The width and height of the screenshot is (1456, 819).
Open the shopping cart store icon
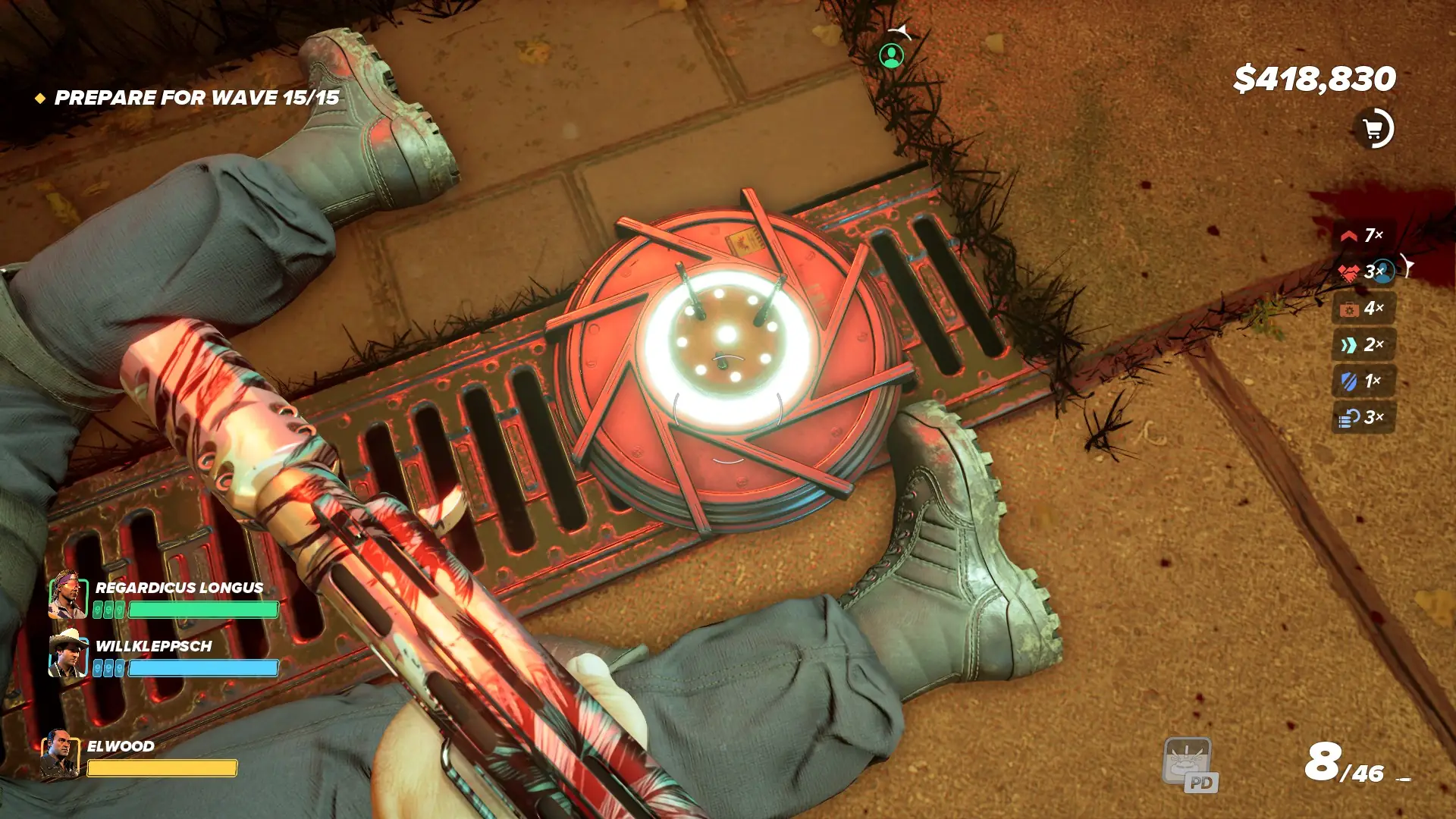coord(1373,129)
